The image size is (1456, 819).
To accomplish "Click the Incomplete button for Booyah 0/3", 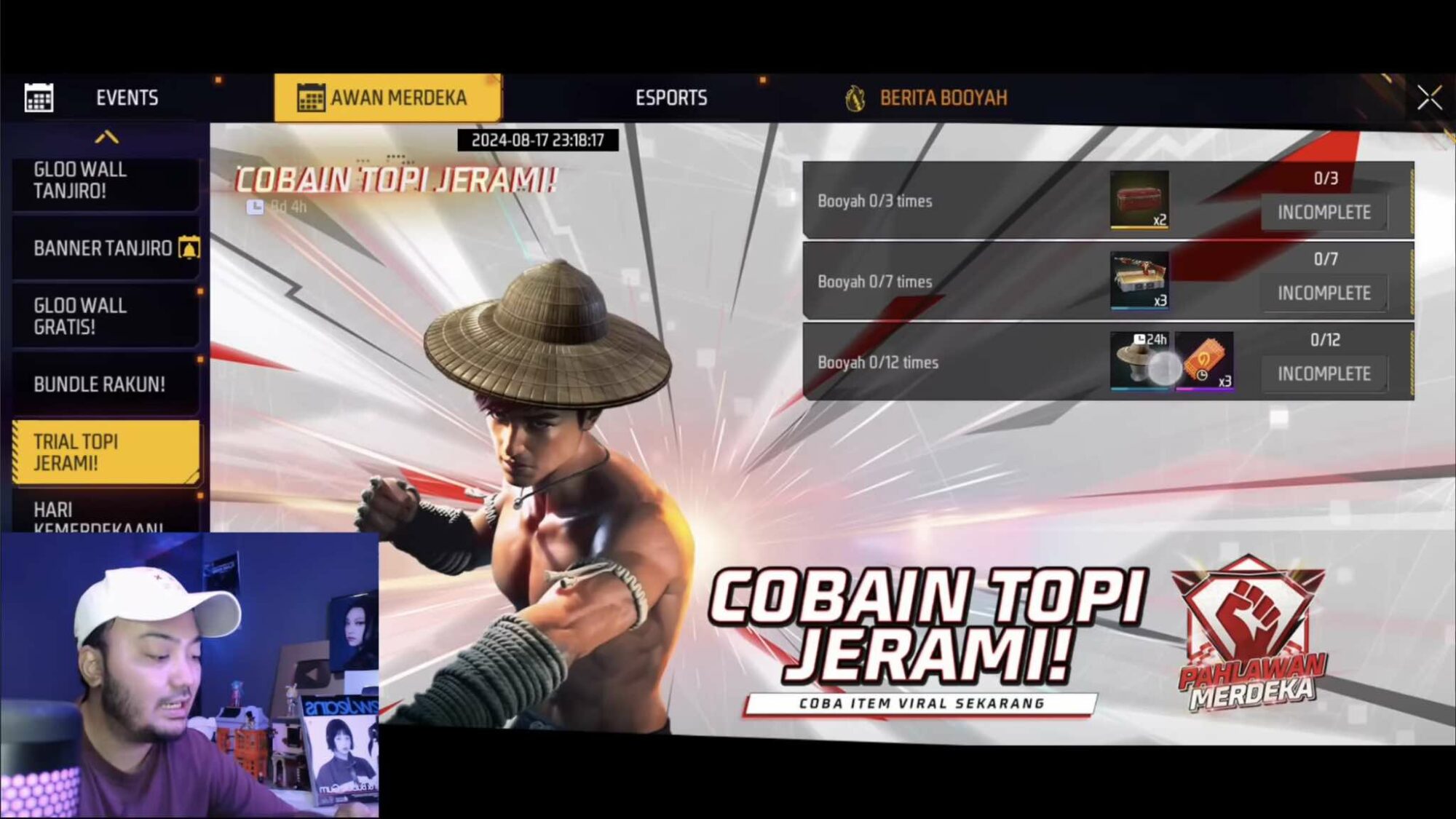I will [1324, 213].
